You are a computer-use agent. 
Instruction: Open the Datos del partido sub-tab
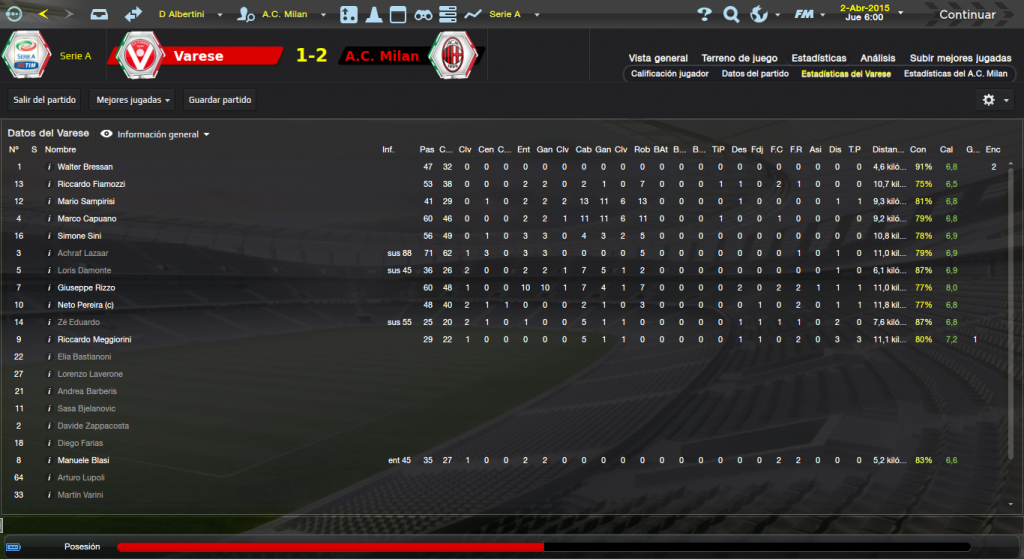pos(755,74)
